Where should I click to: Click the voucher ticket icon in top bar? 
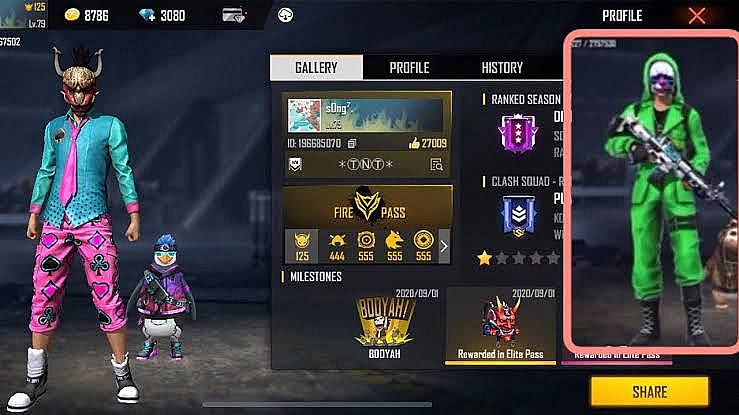235,16
